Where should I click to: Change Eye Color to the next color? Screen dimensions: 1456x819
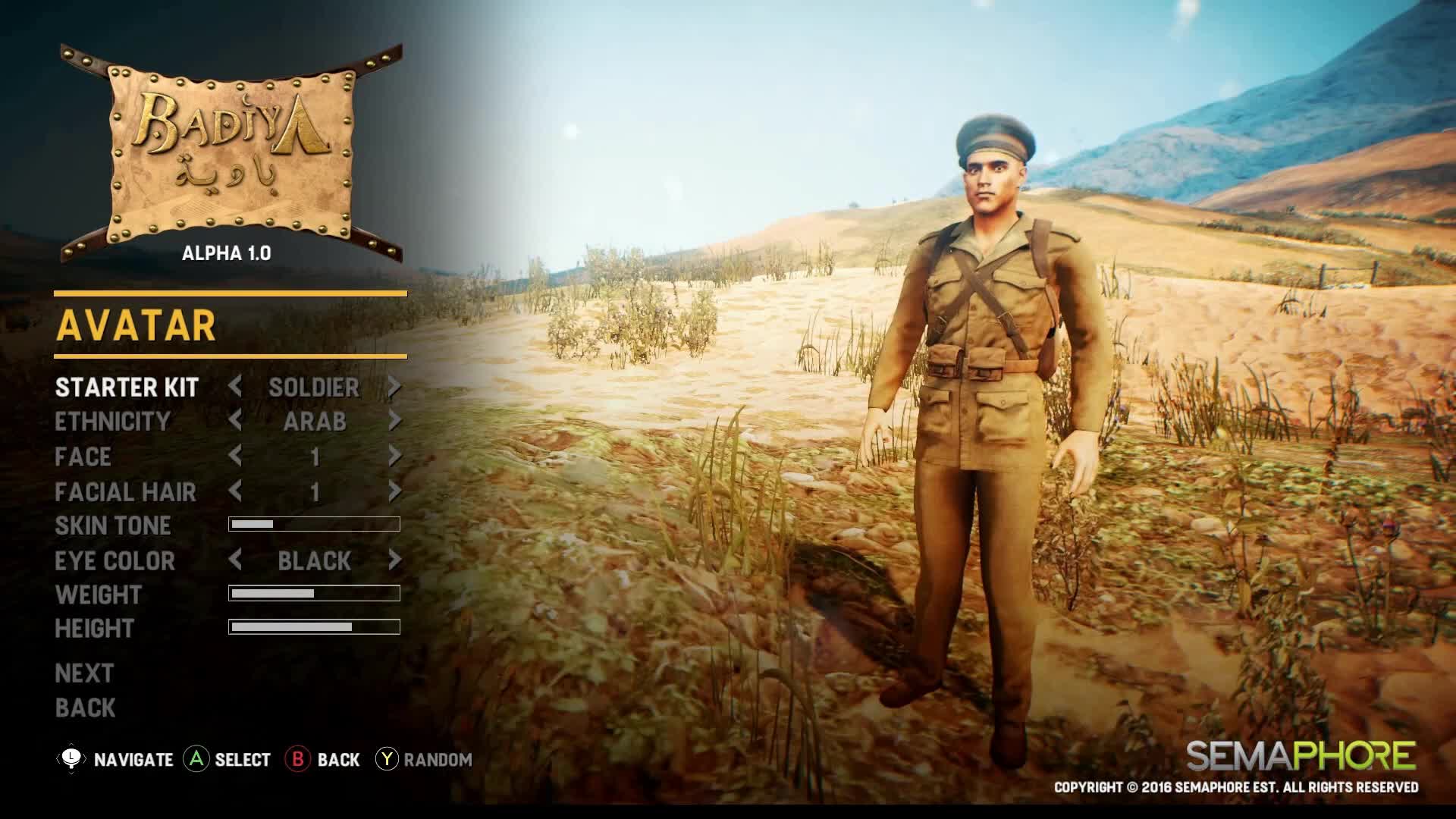coord(394,560)
